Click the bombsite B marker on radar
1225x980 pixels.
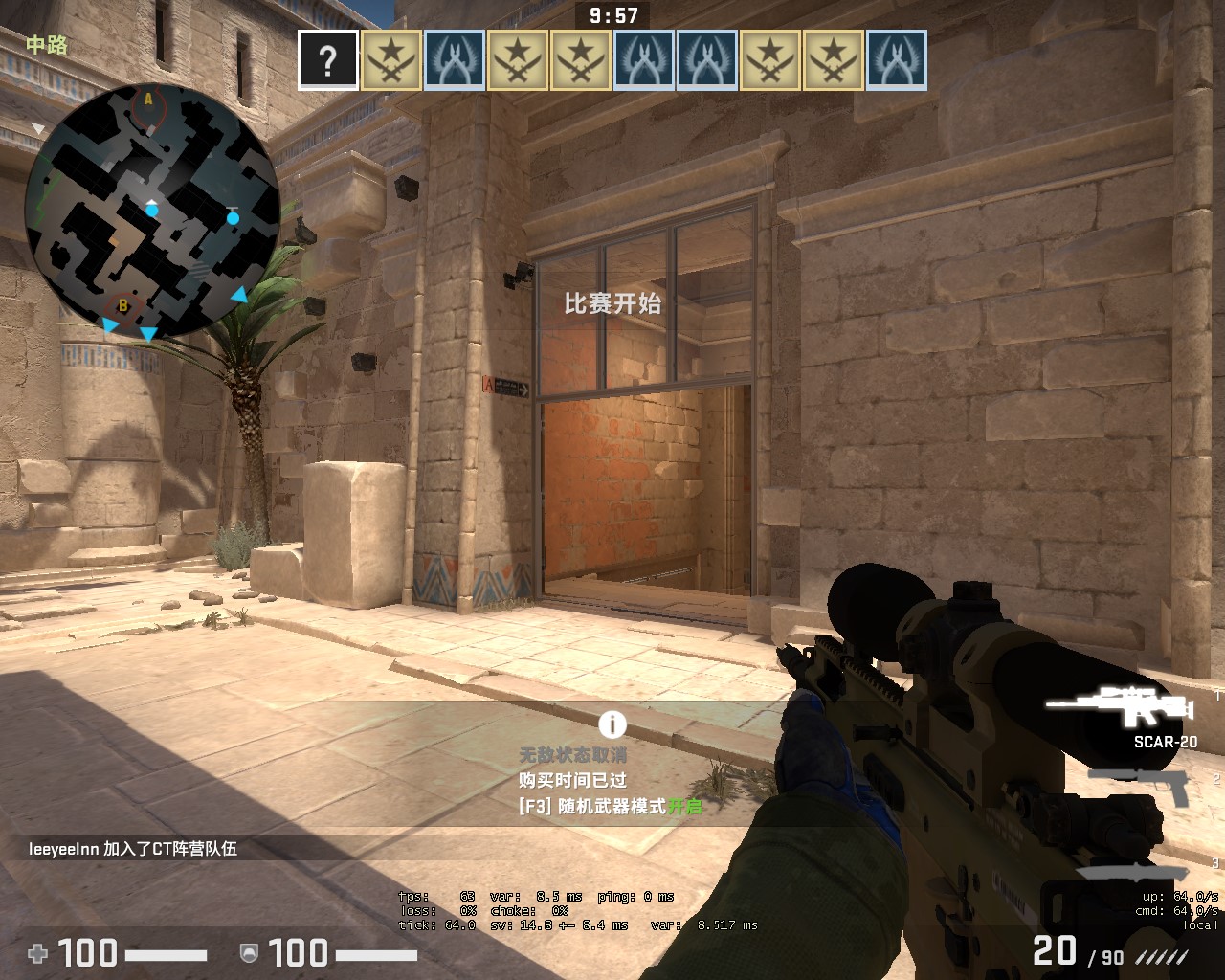coord(122,306)
